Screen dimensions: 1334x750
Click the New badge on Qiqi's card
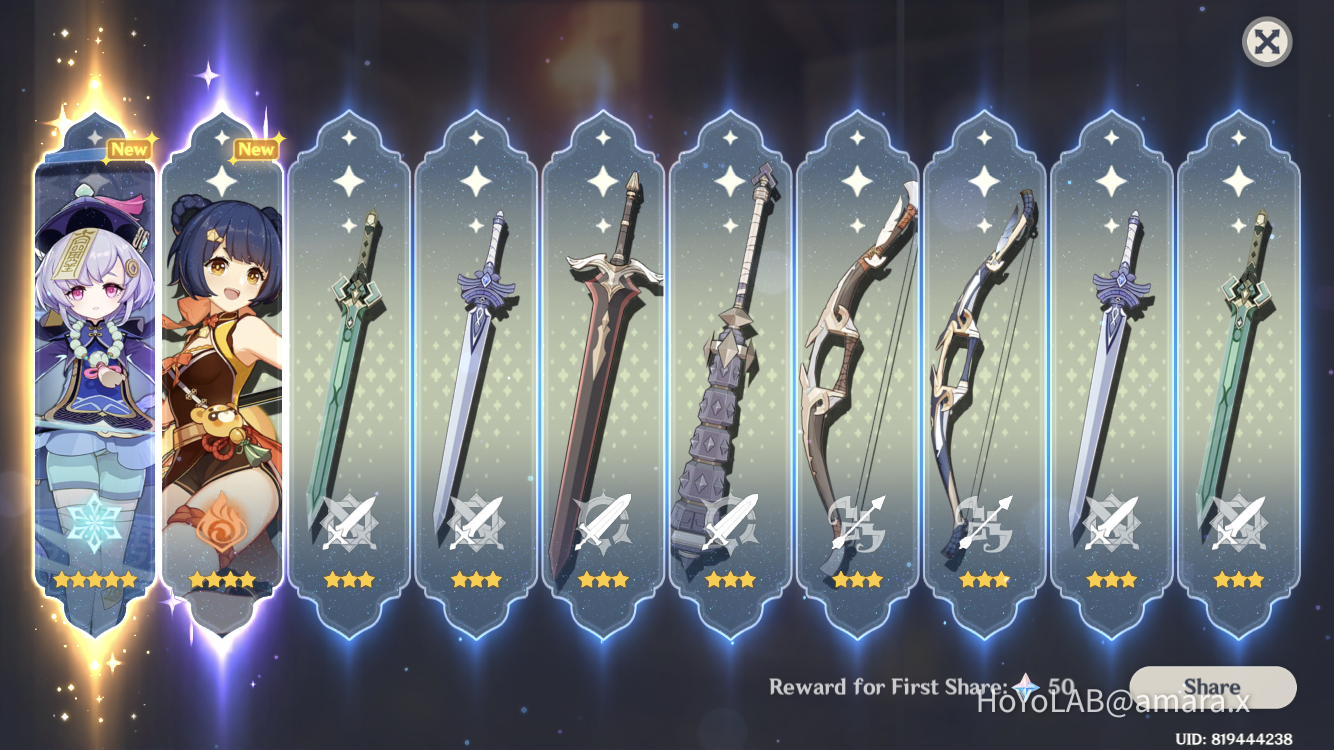[x=130, y=149]
